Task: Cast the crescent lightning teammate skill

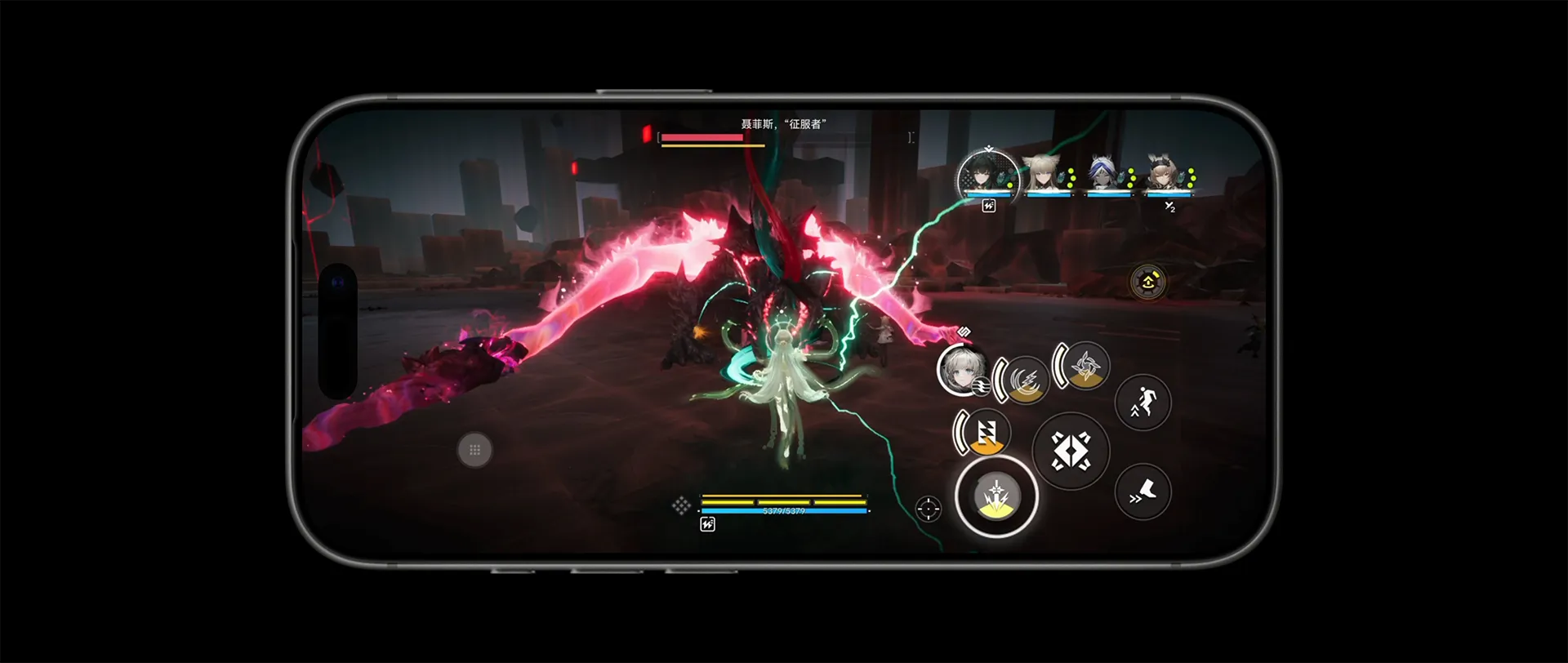Action: [1026, 380]
